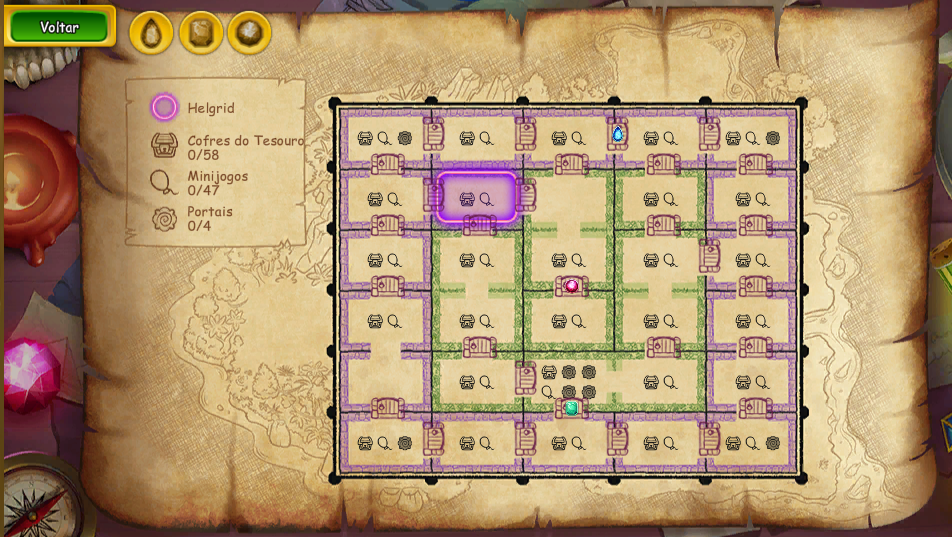Click the green Voltar button
The width and height of the screenshot is (952, 537).
[59, 27]
